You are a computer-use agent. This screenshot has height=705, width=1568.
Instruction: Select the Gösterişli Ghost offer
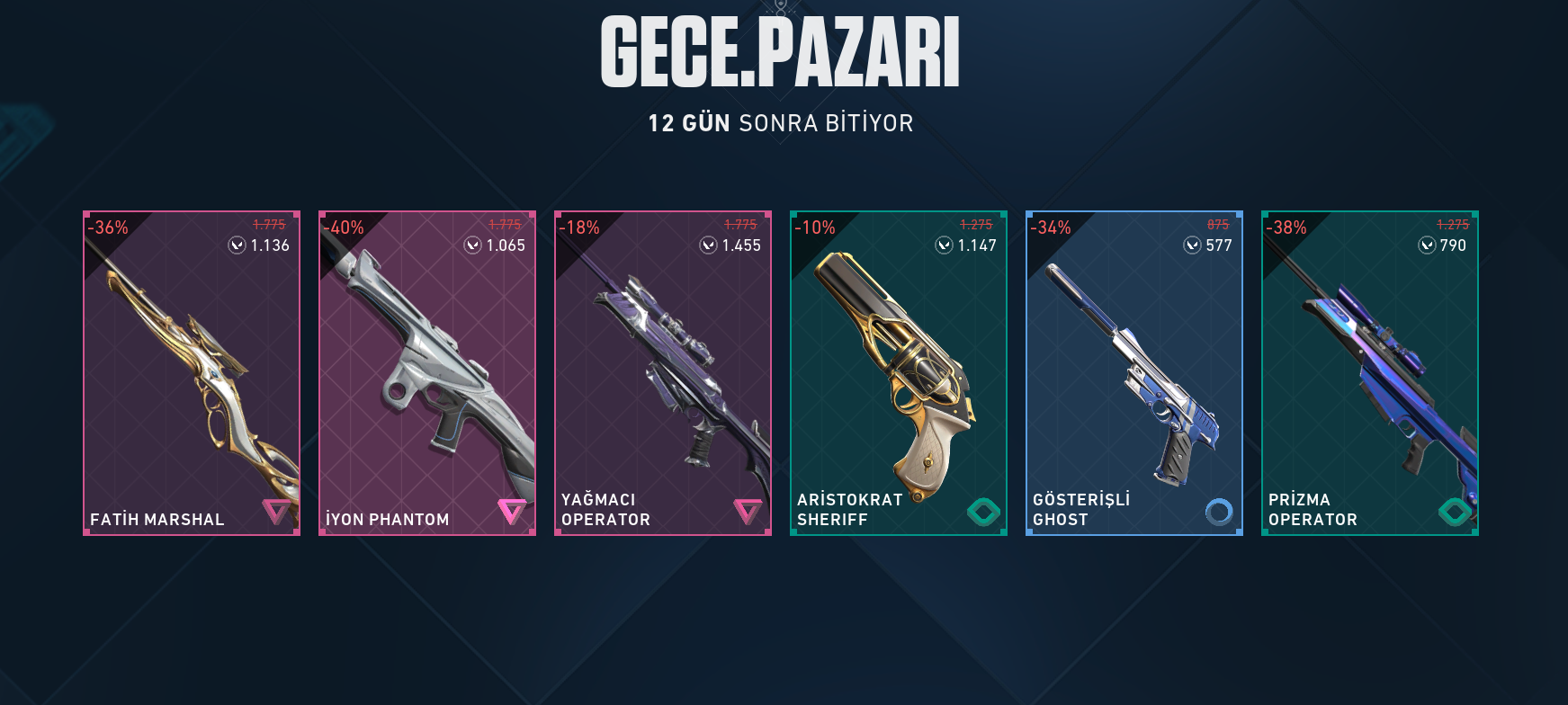click(x=1134, y=373)
